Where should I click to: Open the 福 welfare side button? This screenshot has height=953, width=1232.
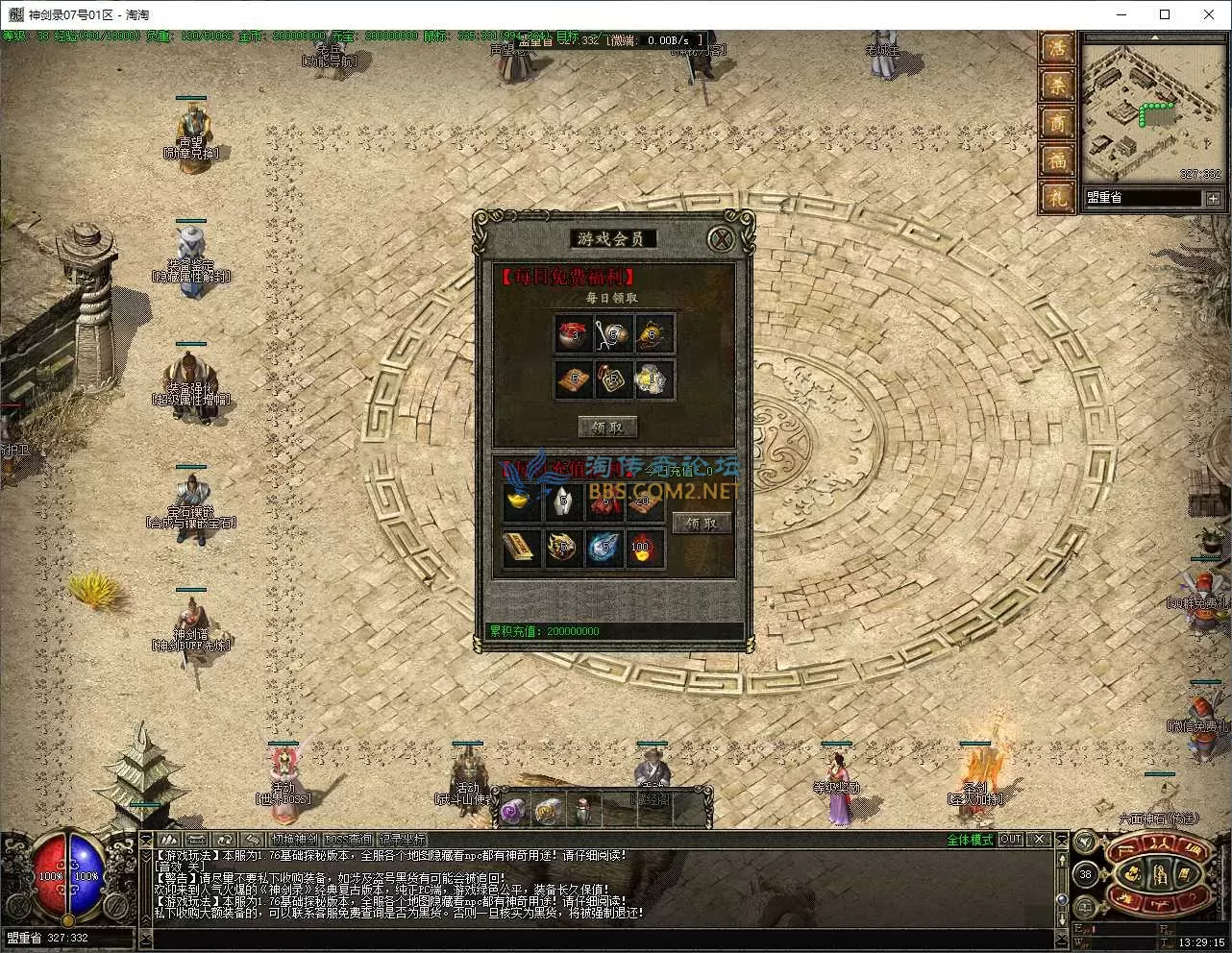tap(1058, 160)
